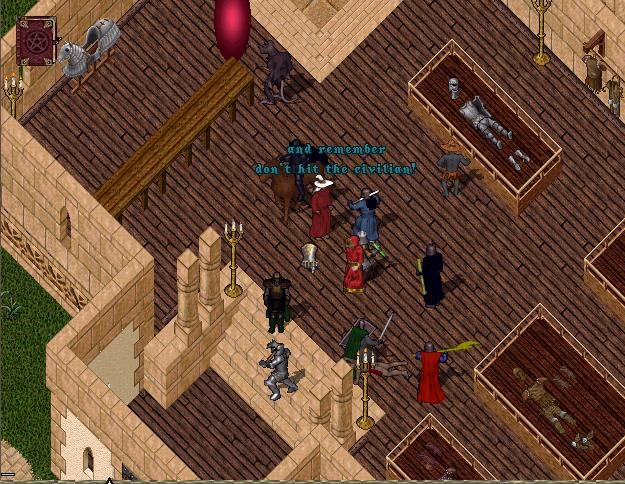
Task: Open the red pentagram spellbook
Action: [x=36, y=41]
